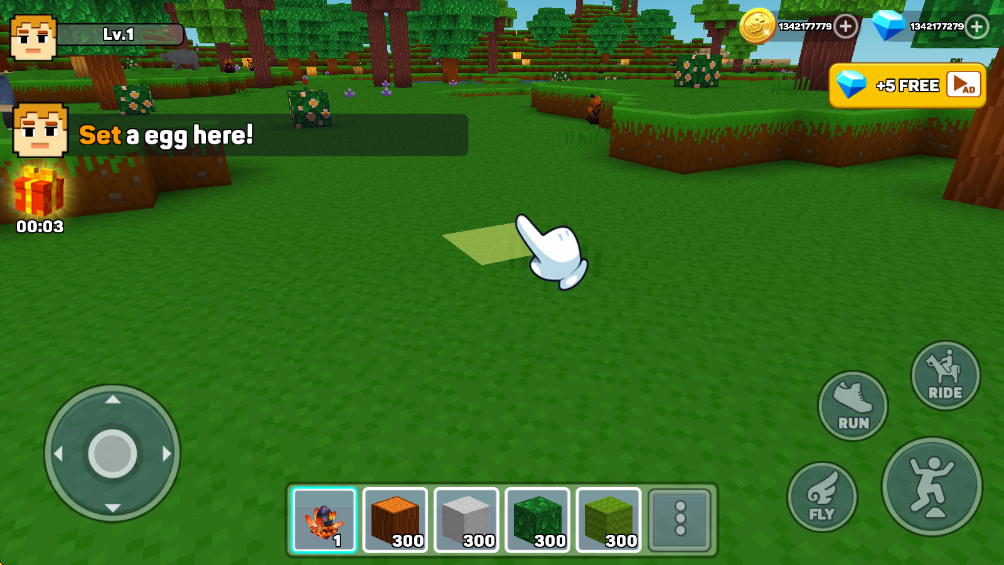
Task: Claim the red gift box reward
Action: (39, 192)
